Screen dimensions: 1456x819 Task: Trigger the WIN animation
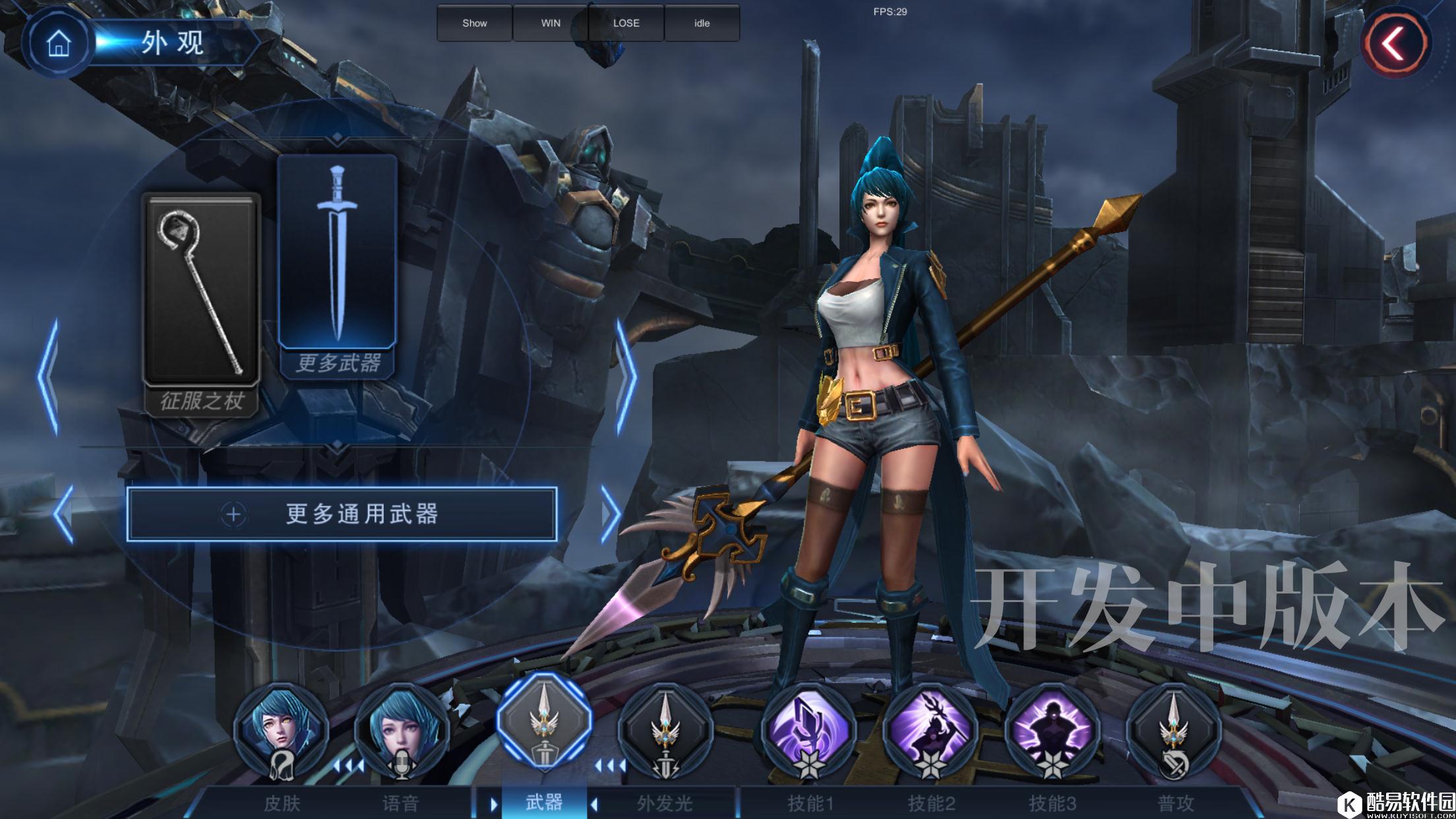551,23
